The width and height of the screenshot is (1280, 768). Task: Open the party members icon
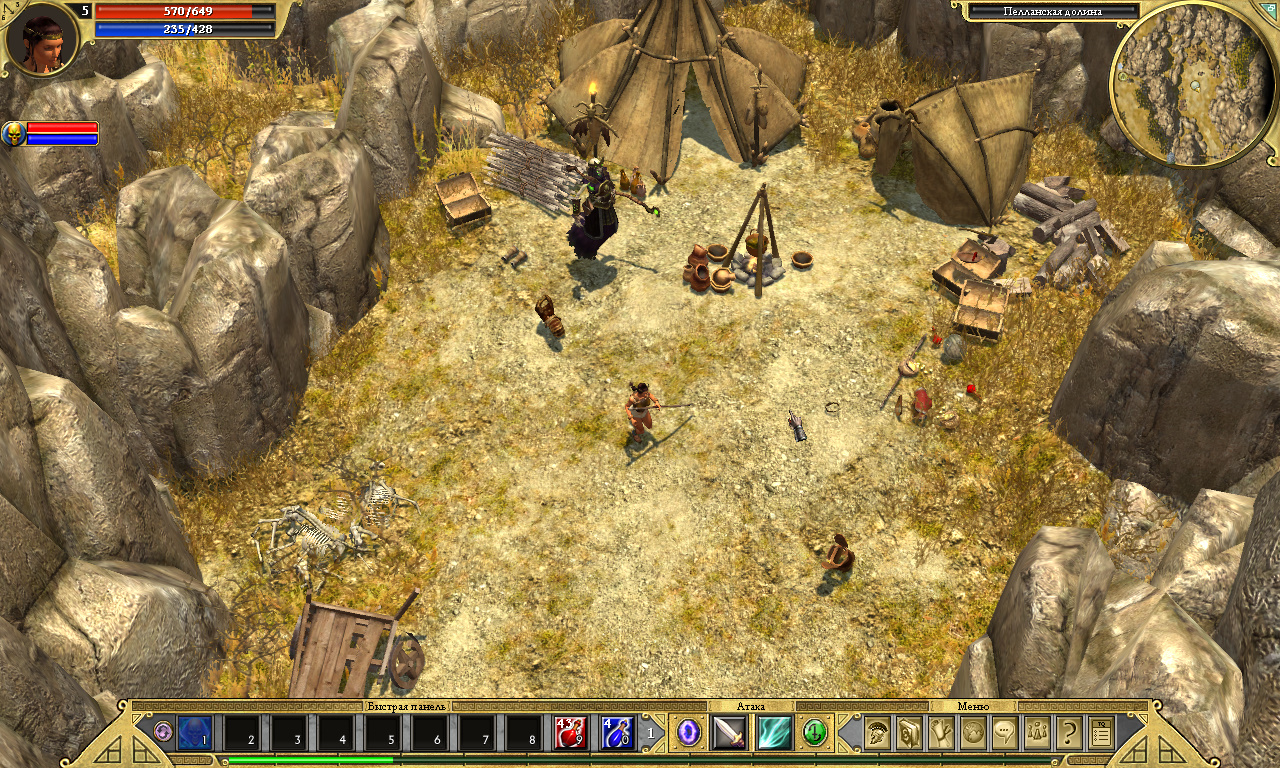1037,733
